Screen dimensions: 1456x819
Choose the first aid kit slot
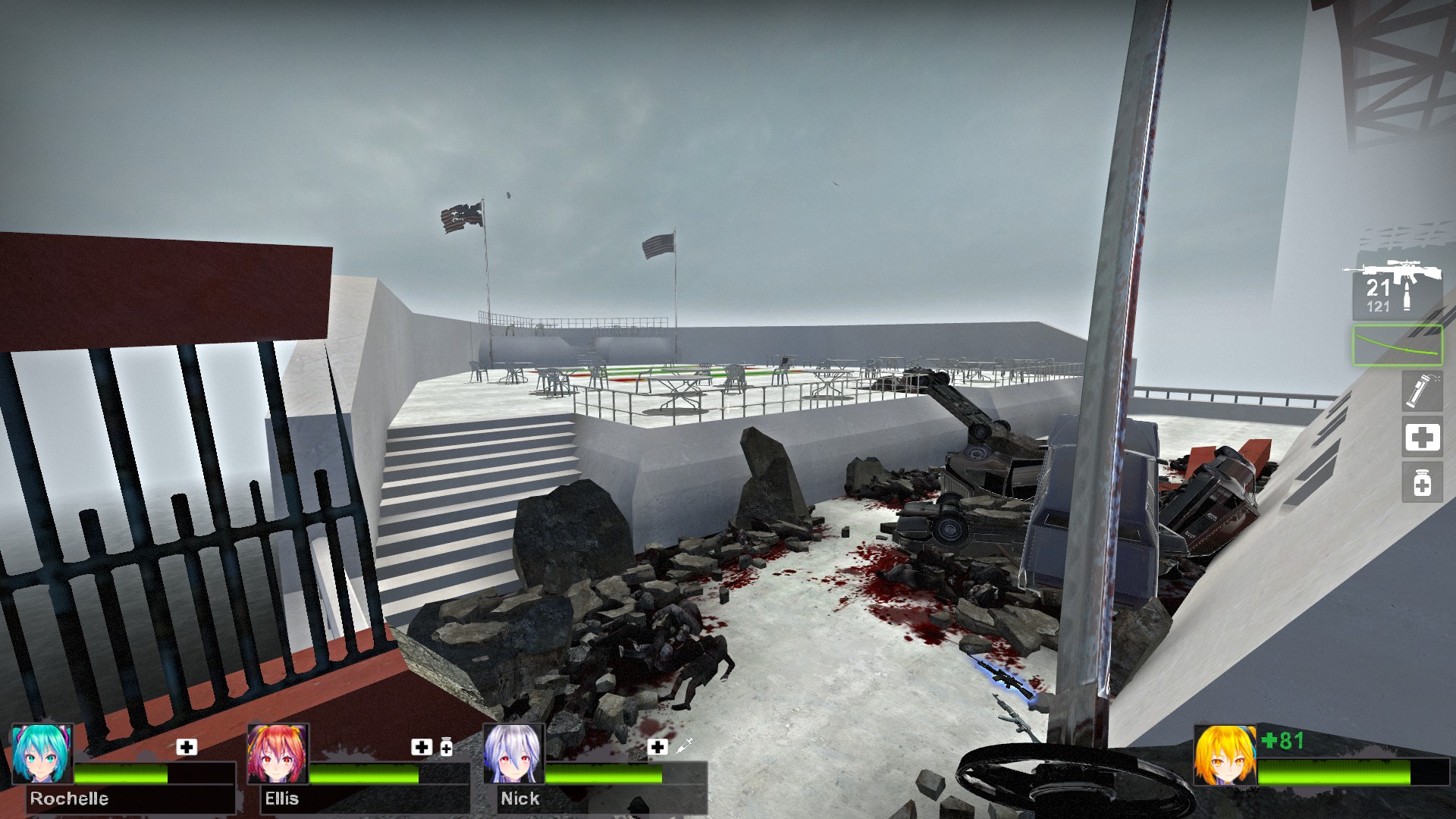(x=1422, y=438)
